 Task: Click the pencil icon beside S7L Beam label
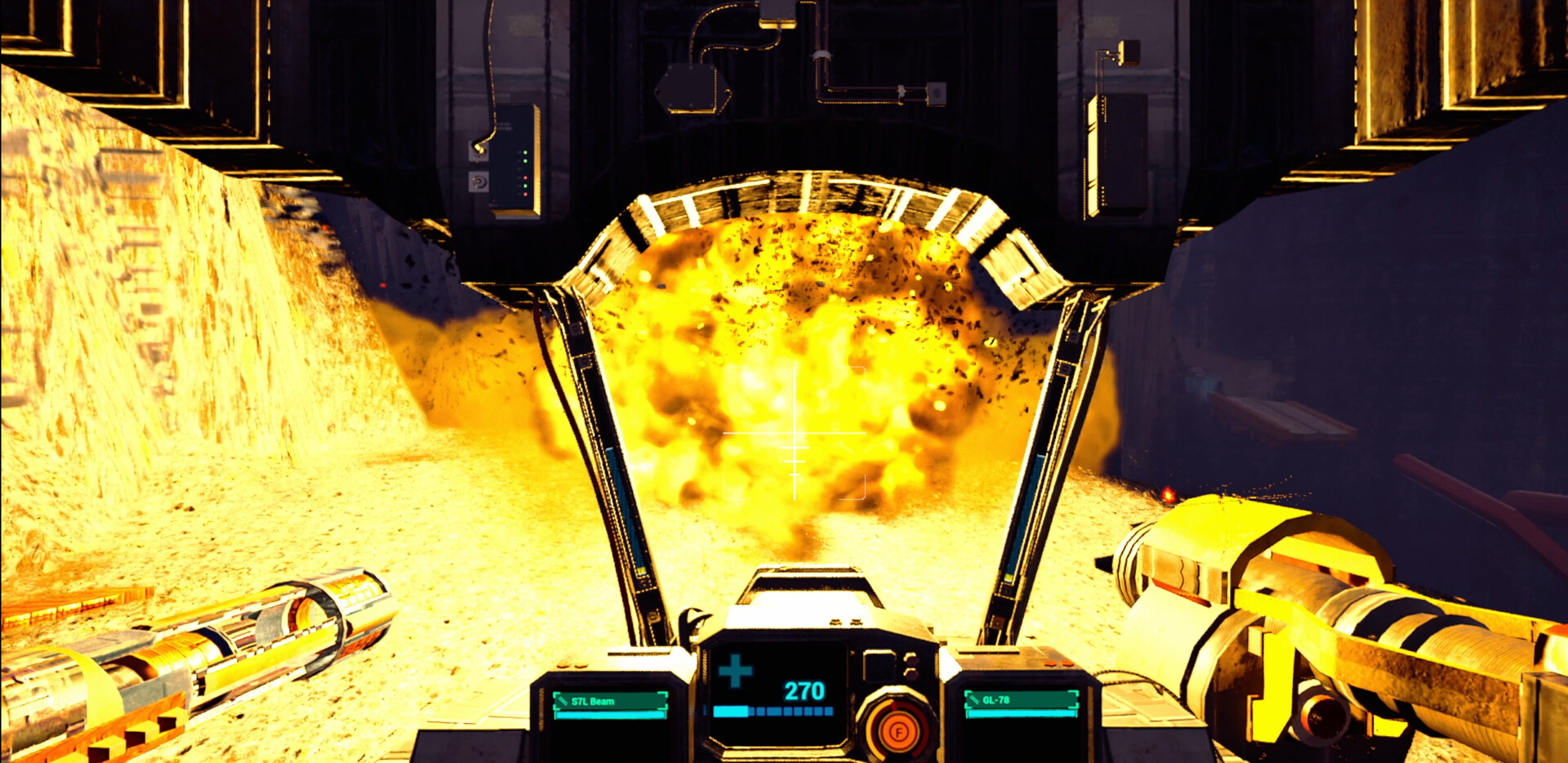(563, 701)
